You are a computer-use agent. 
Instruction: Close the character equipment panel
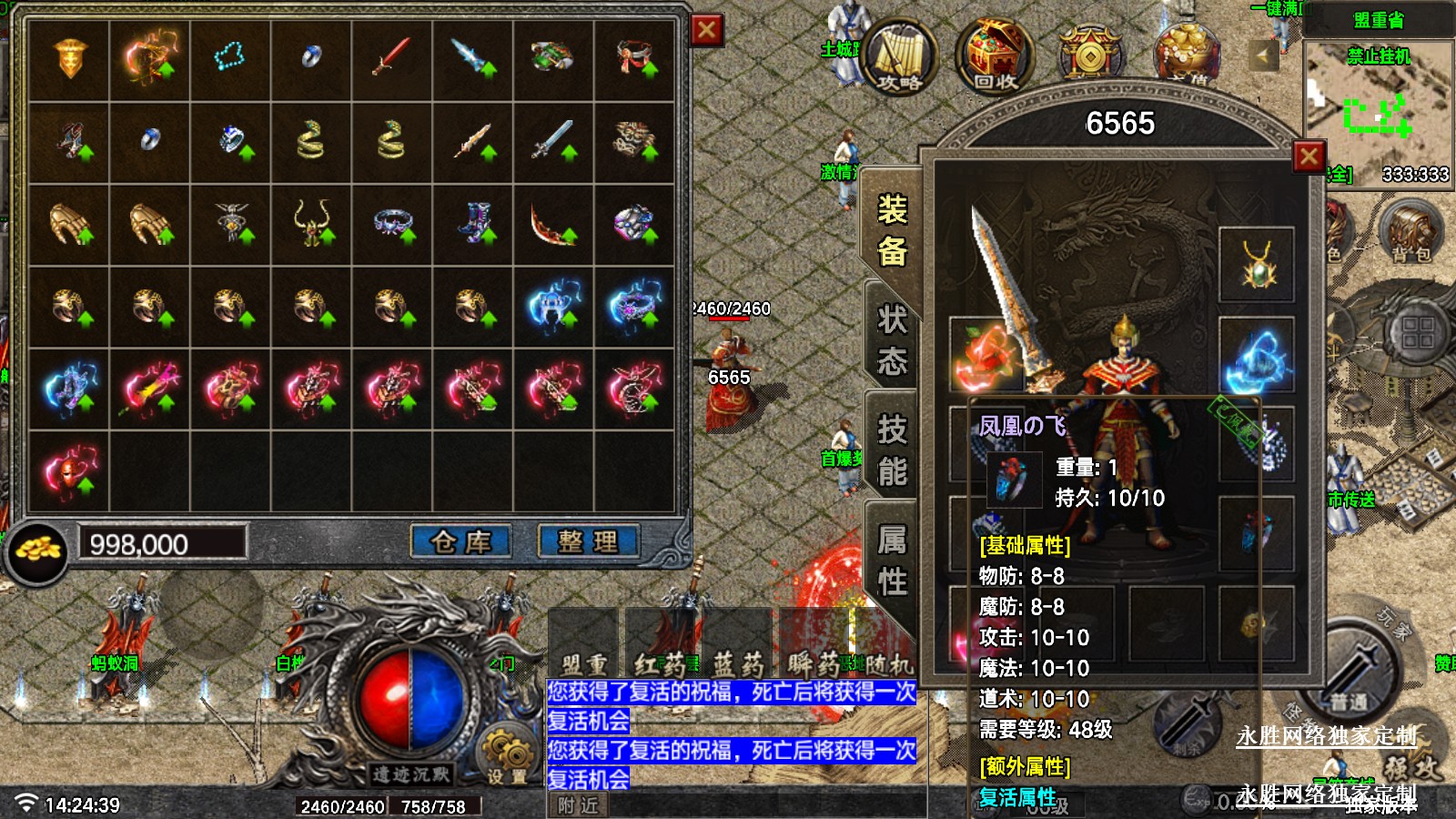pyautogui.click(x=1309, y=157)
